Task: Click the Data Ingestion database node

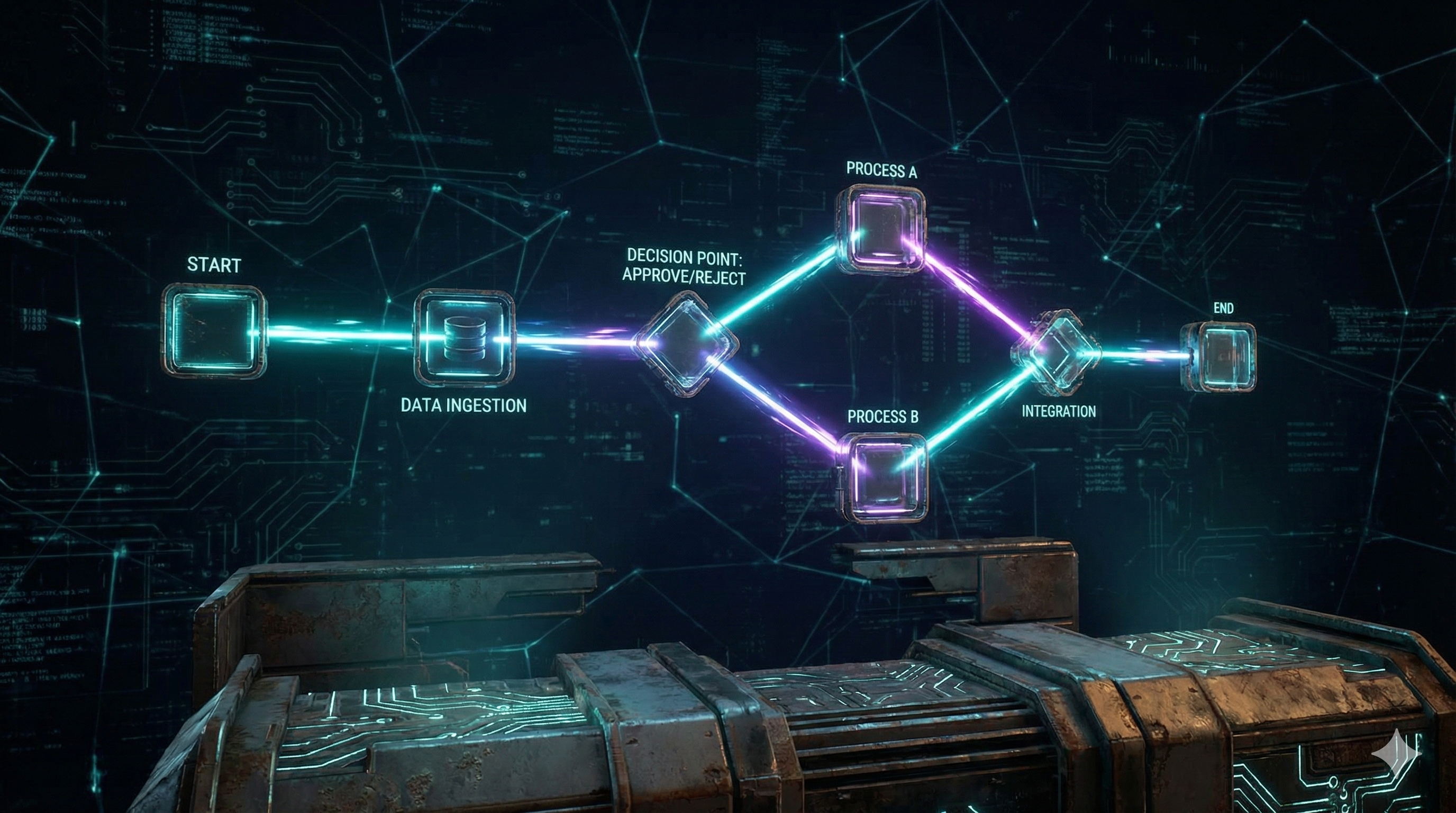Action: pos(464,339)
